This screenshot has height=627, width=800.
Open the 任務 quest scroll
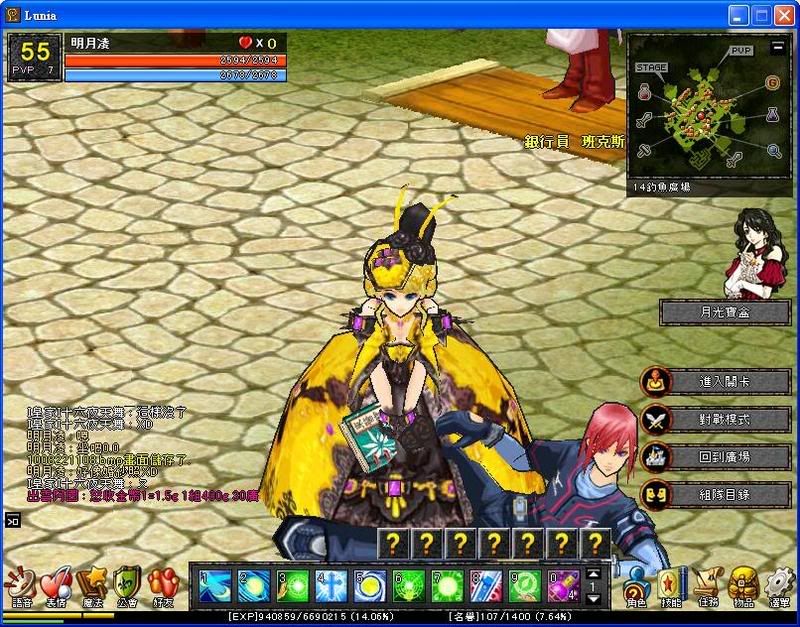point(705,586)
